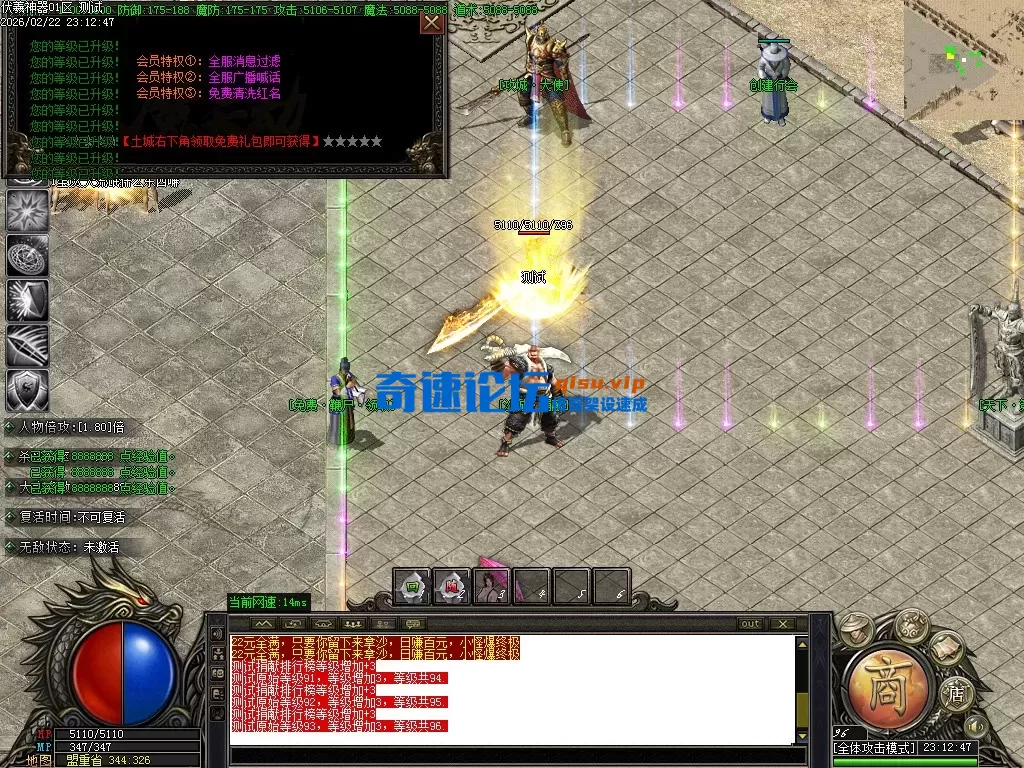Viewport: 1024px width, 768px height.
Task: Close the announcement panel with the X
Action: tap(432, 23)
